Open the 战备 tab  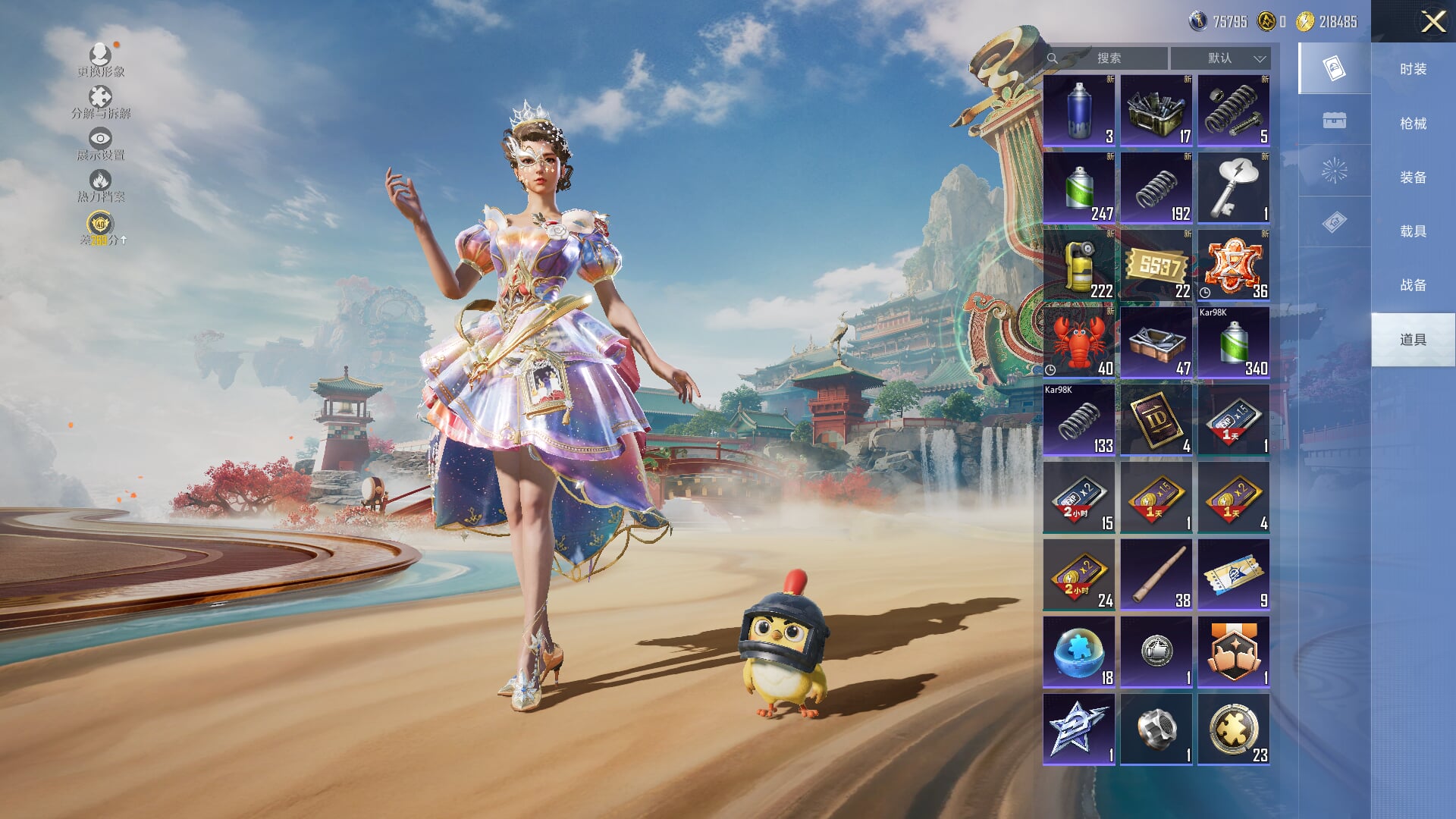pyautogui.click(x=1413, y=285)
